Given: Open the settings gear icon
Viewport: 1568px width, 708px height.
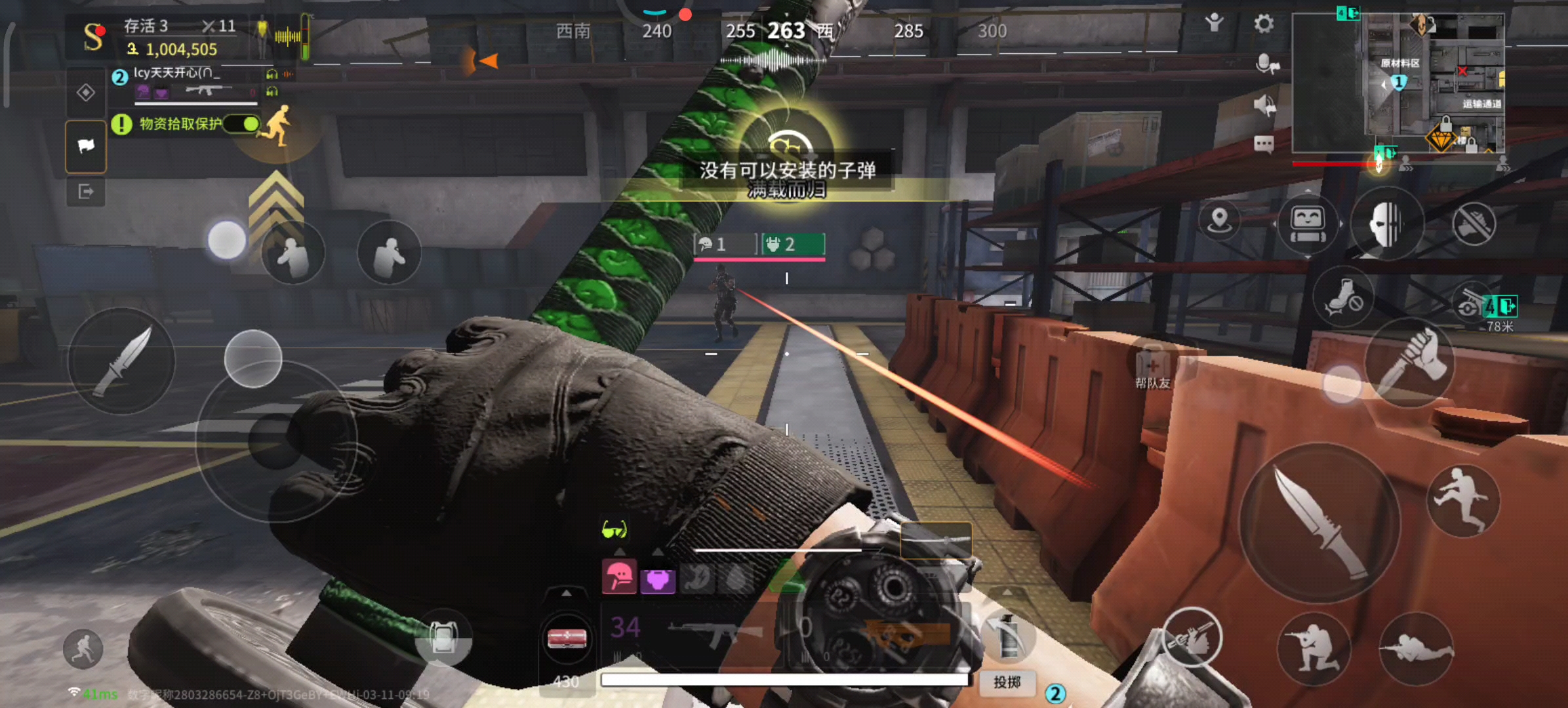Looking at the screenshot, I should pyautogui.click(x=1264, y=24).
